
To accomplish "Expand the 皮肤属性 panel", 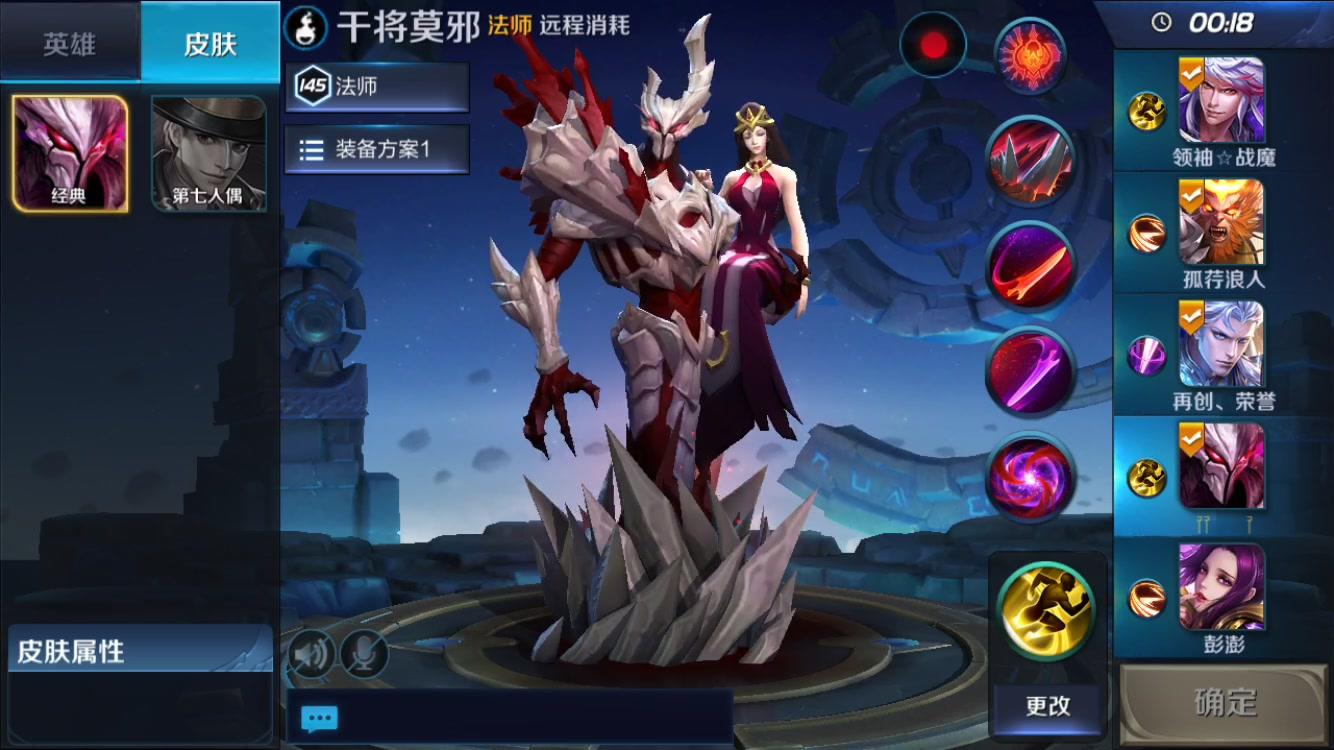I will pos(138,648).
